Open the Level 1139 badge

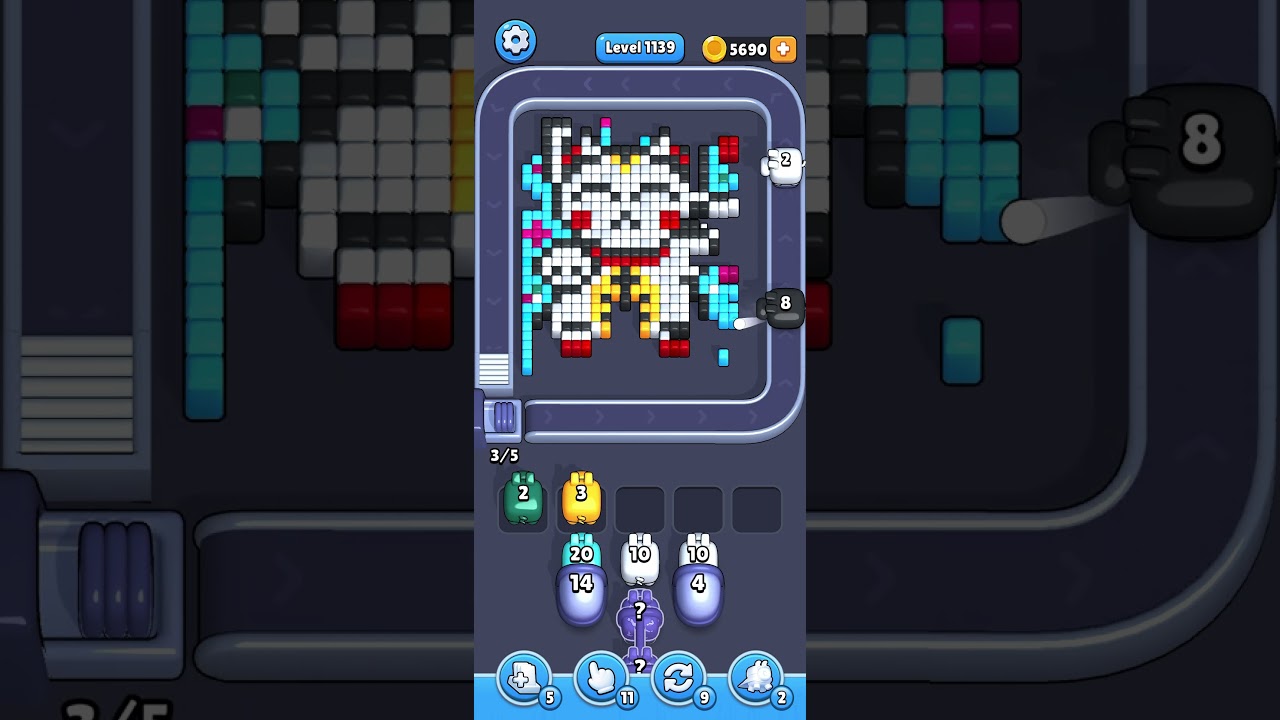tap(639, 47)
